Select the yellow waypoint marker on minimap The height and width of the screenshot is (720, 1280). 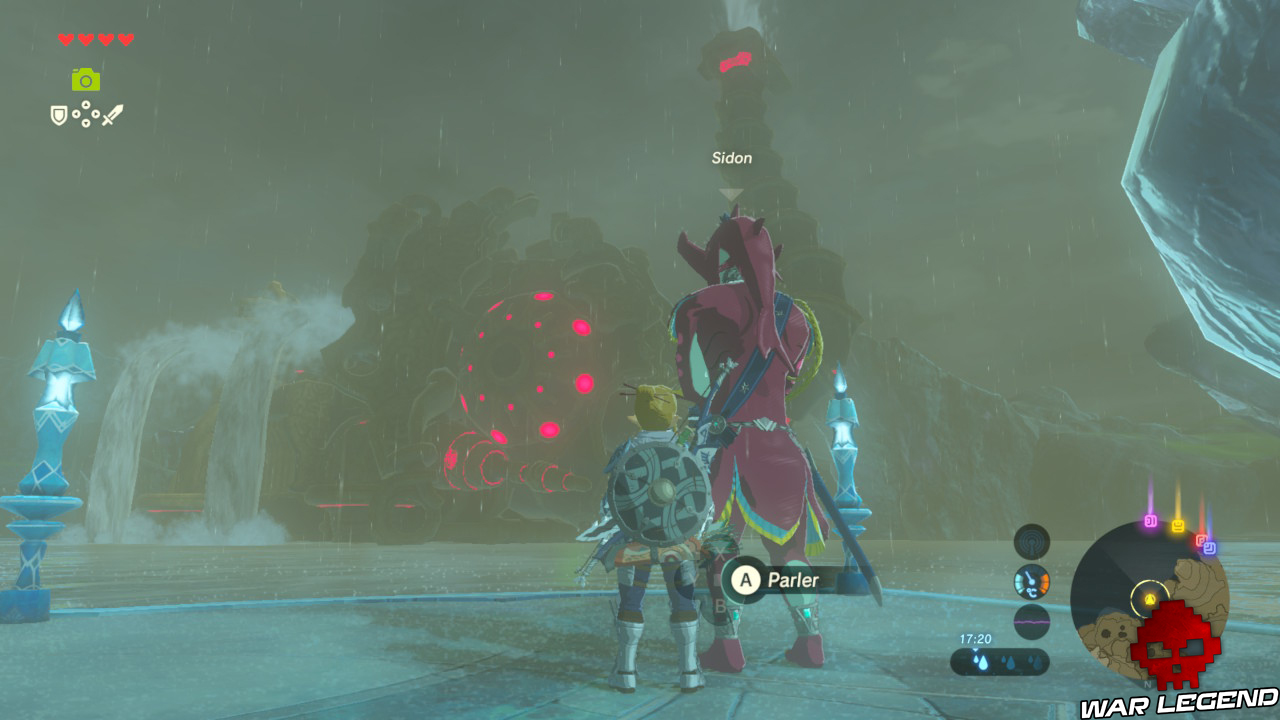pyautogui.click(x=1149, y=597)
